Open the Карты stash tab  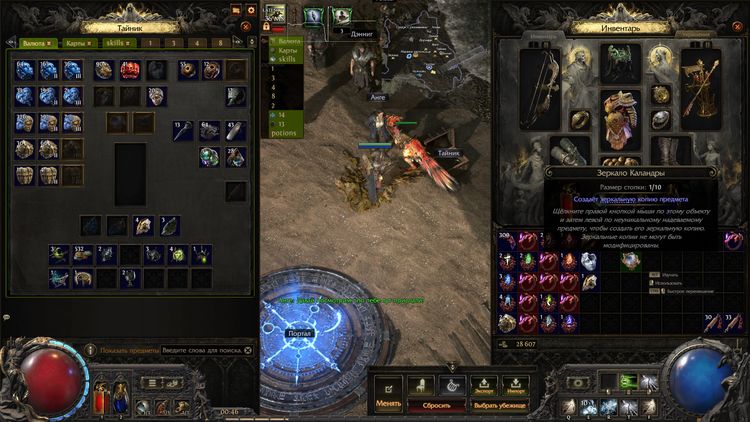76,43
